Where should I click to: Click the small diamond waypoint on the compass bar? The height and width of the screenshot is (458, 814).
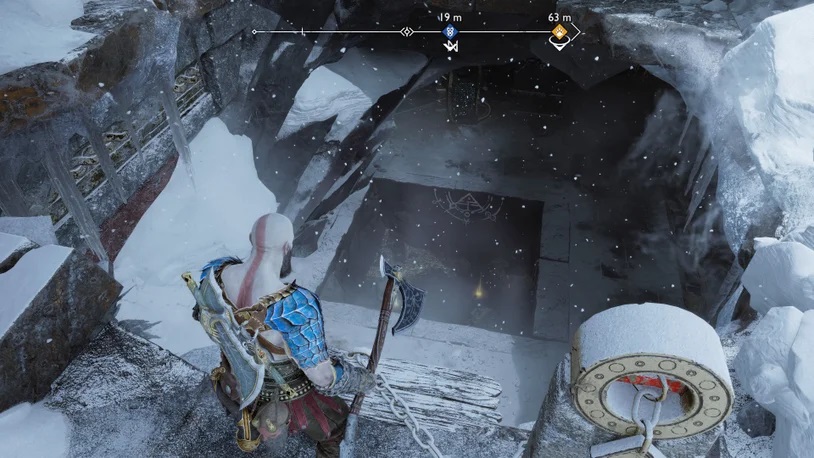pos(407,32)
